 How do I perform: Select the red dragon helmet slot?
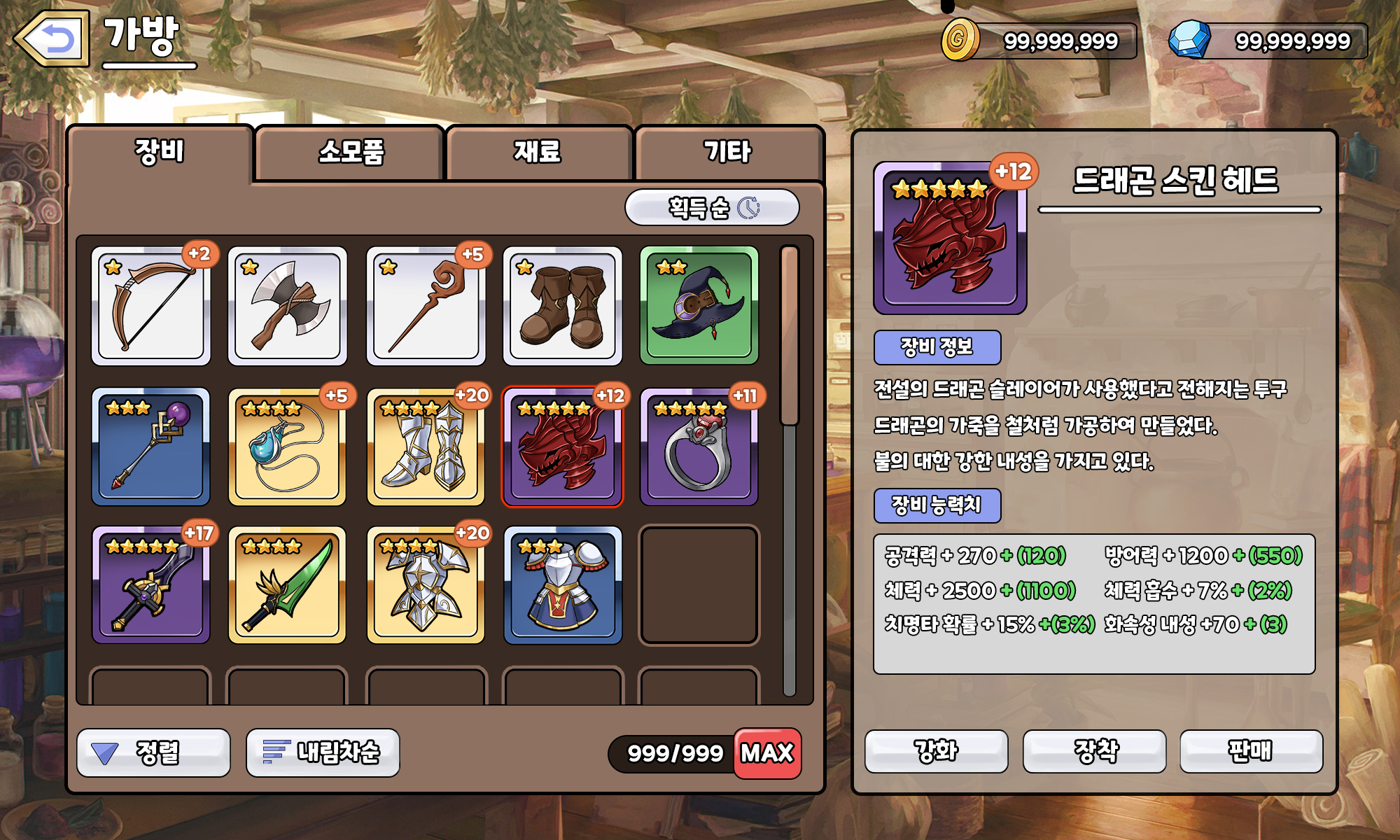[563, 447]
